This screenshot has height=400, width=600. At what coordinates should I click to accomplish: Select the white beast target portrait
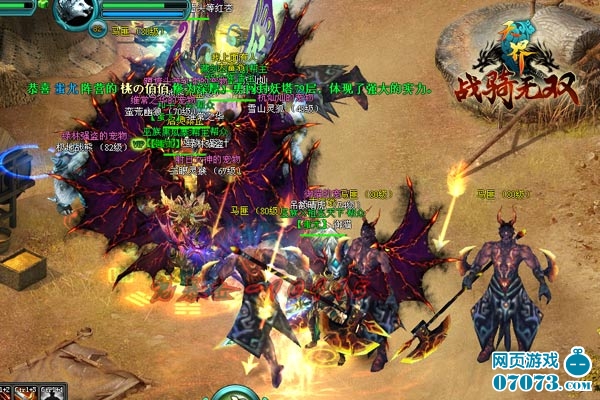click(74, 14)
